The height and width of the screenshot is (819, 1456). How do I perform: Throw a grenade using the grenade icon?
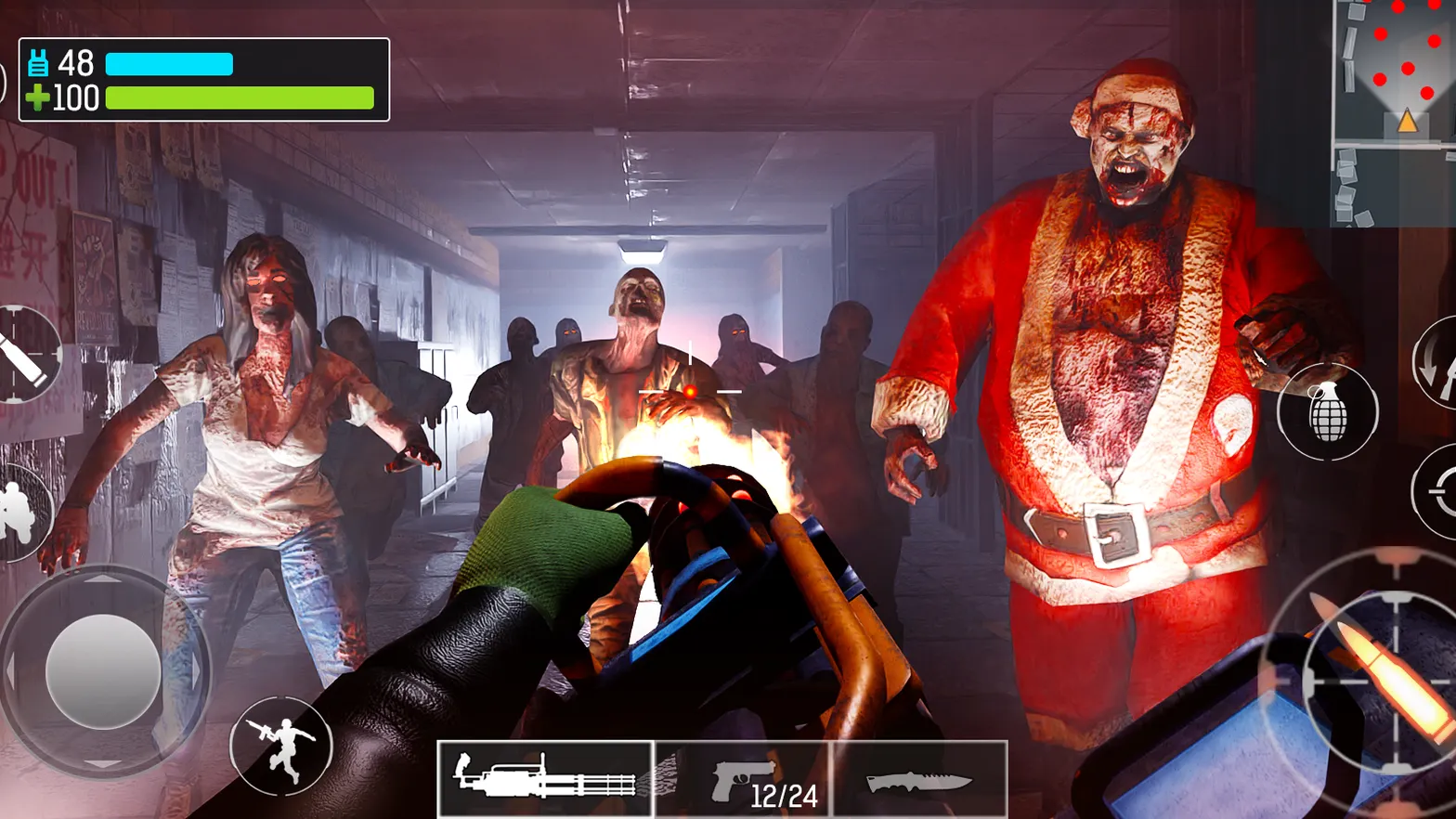(x=1330, y=412)
